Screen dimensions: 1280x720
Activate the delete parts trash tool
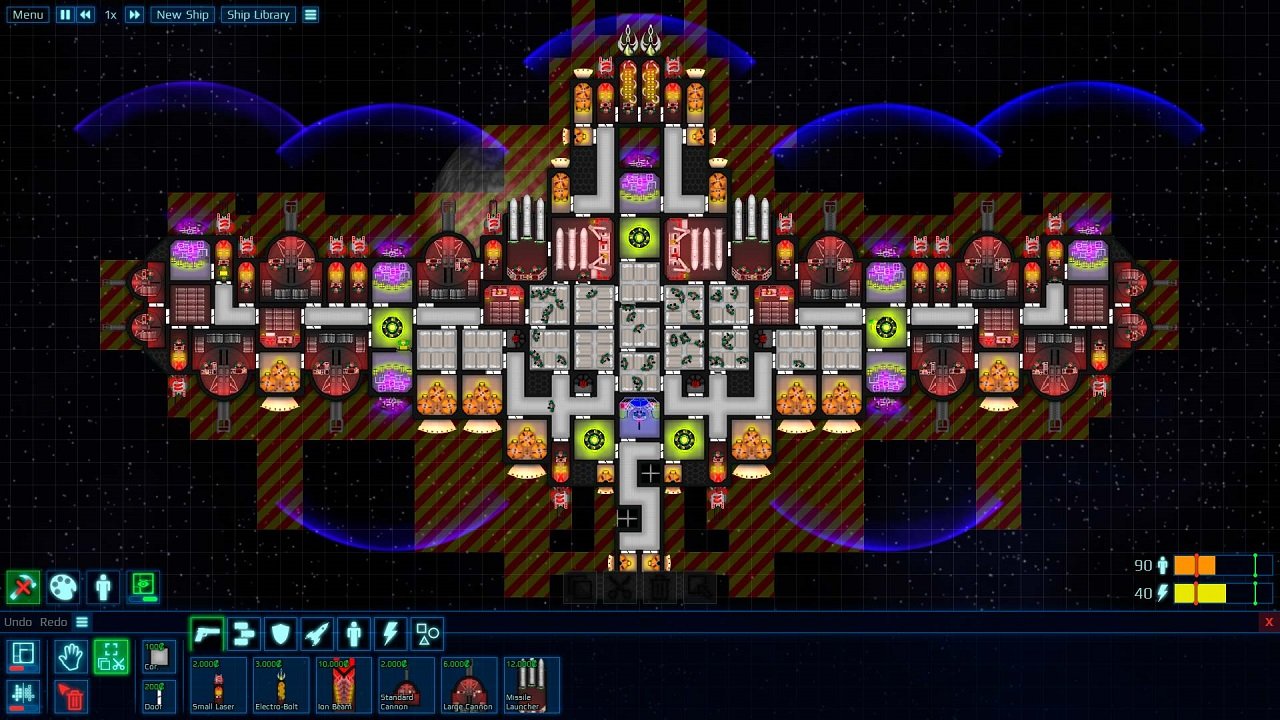[70, 697]
